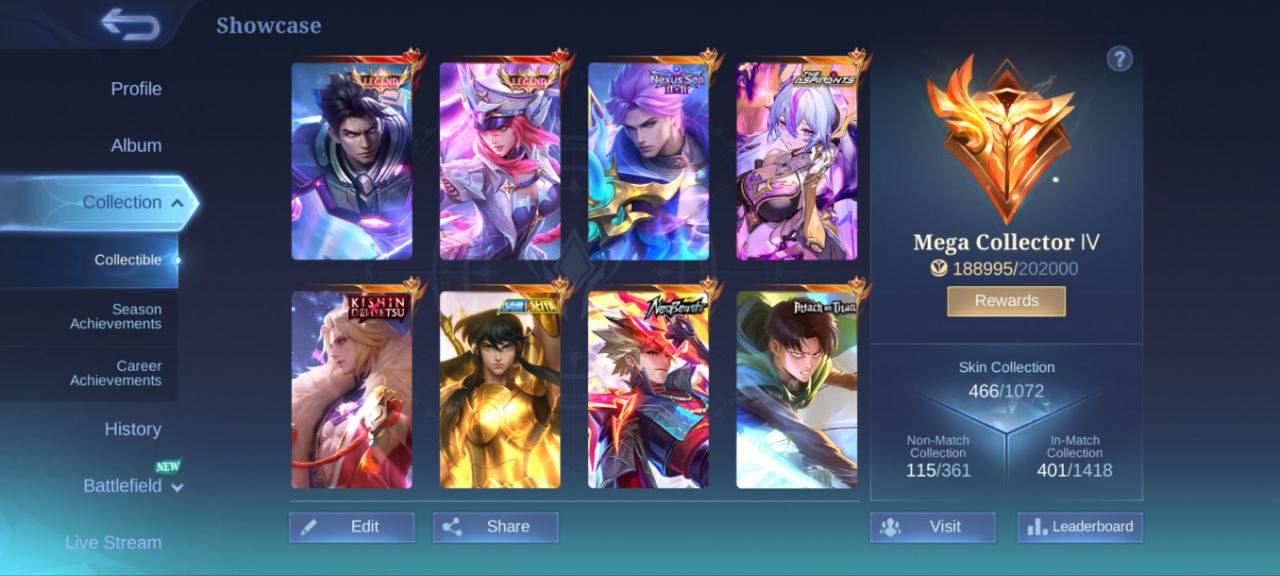Screen dimensions: 1280x576
Task: View the Kishin Densetsu skin card
Action: 352,390
